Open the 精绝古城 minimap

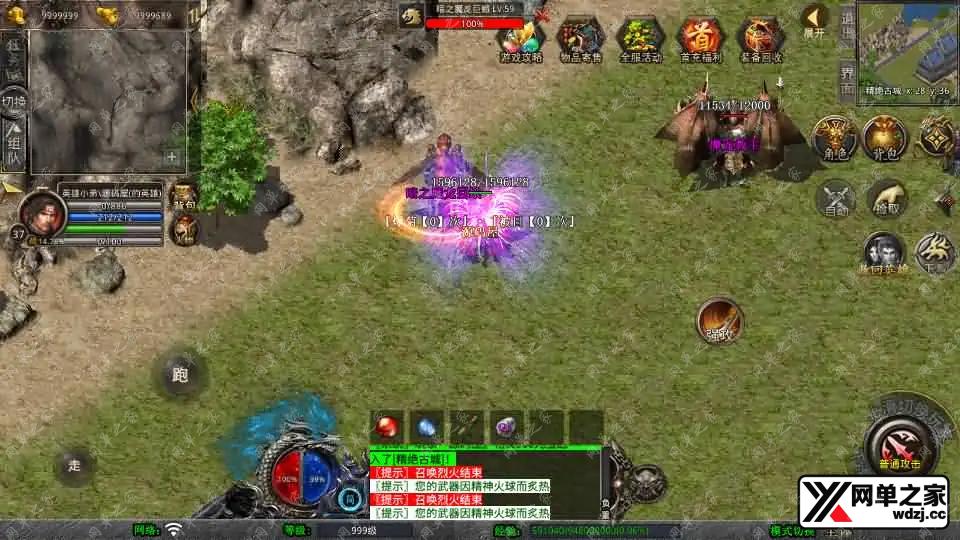[905, 48]
